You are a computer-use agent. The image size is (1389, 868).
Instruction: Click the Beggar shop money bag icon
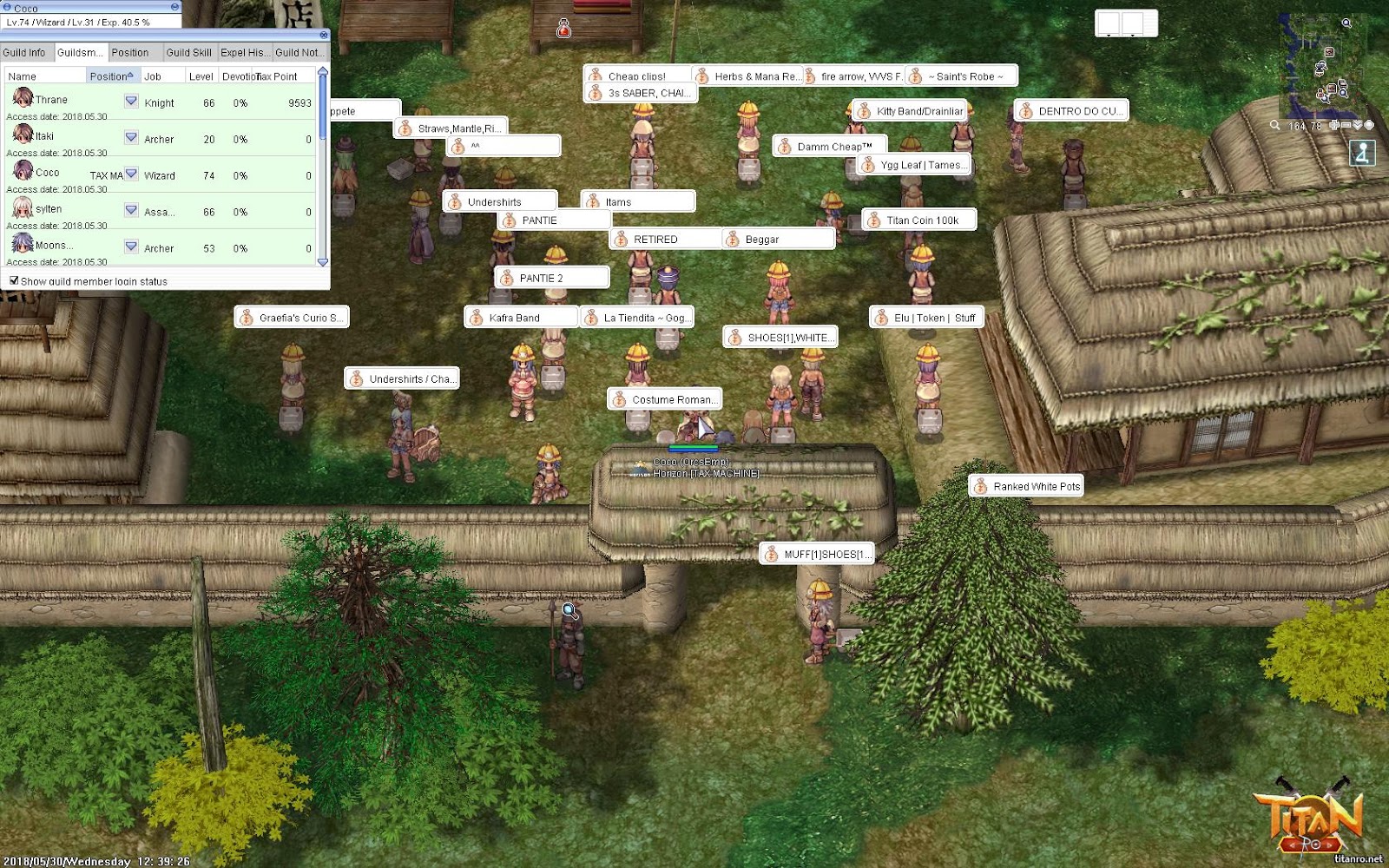pyautogui.click(x=730, y=239)
